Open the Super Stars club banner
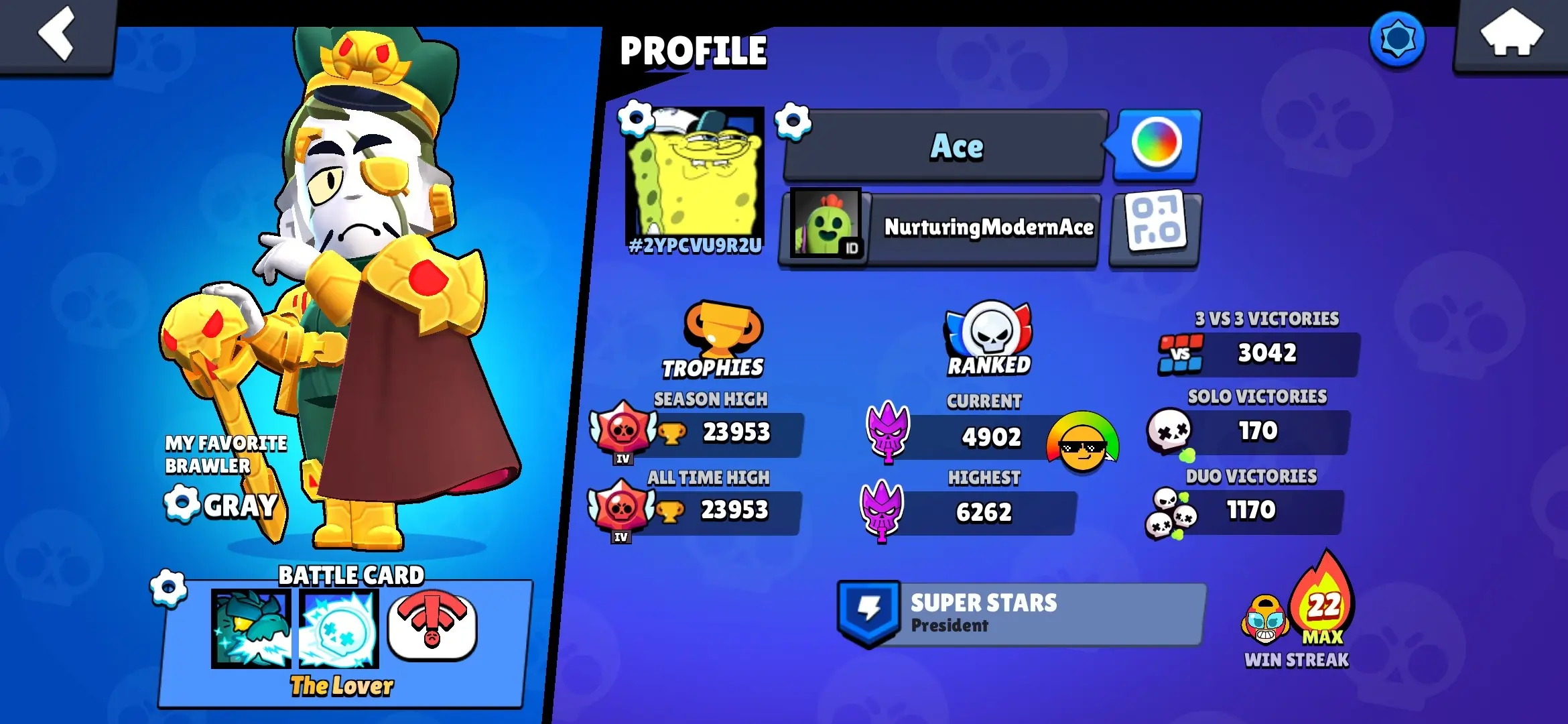This screenshot has height=724, width=1568. pos(1022,613)
